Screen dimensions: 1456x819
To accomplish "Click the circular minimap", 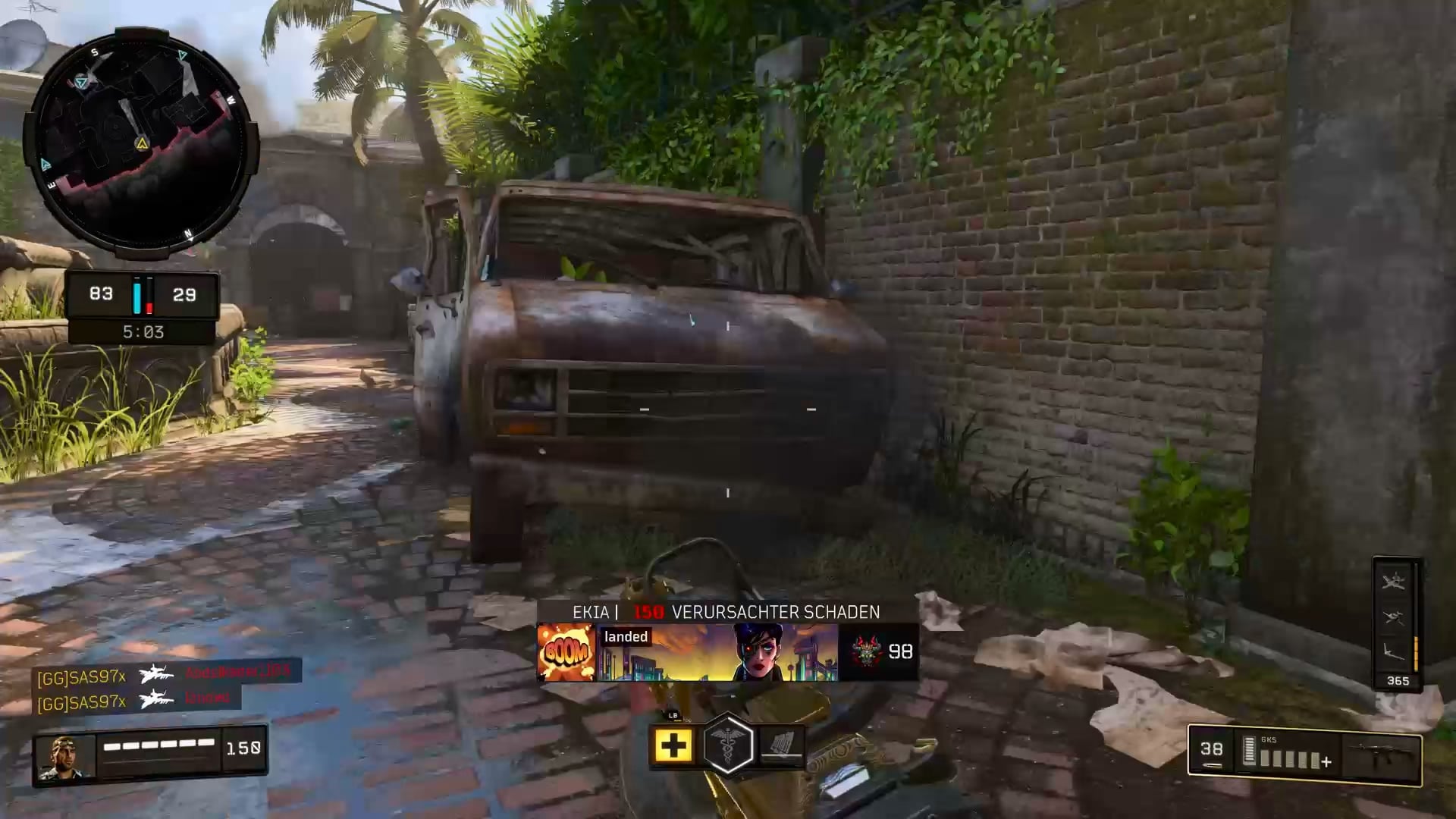I will [x=142, y=144].
